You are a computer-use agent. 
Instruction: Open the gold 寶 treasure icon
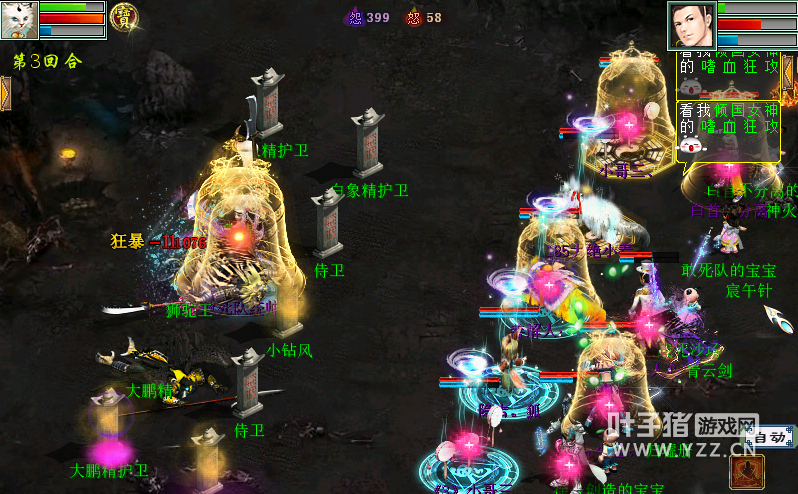click(x=124, y=17)
